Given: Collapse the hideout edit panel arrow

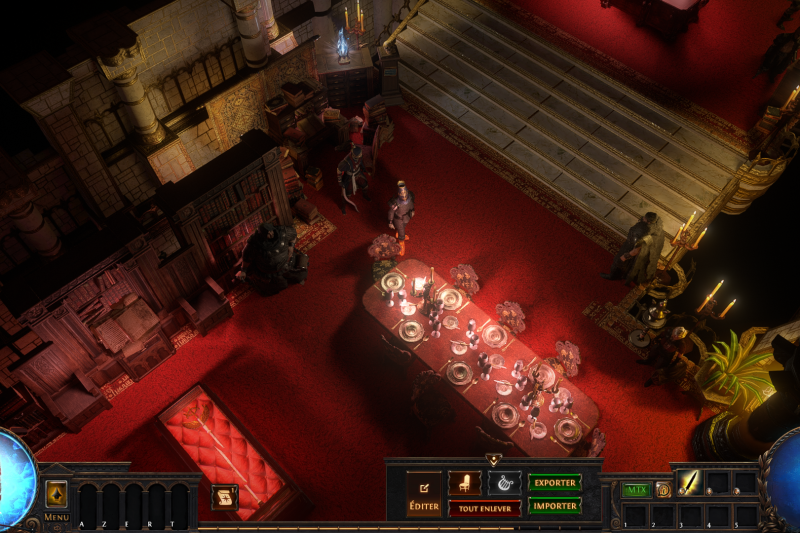Looking at the screenshot, I should point(493,460).
